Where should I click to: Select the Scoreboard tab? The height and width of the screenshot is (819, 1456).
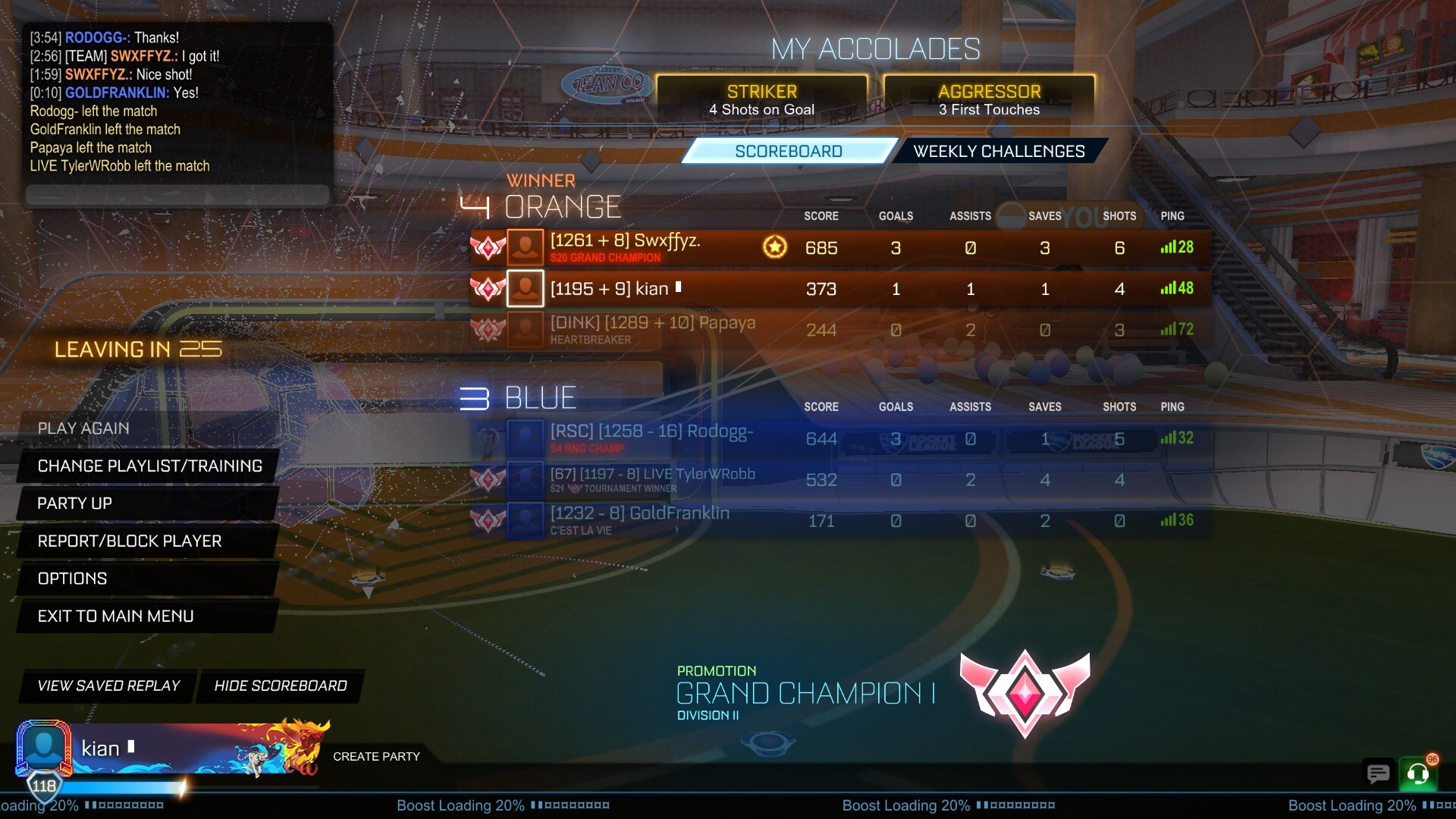click(789, 151)
